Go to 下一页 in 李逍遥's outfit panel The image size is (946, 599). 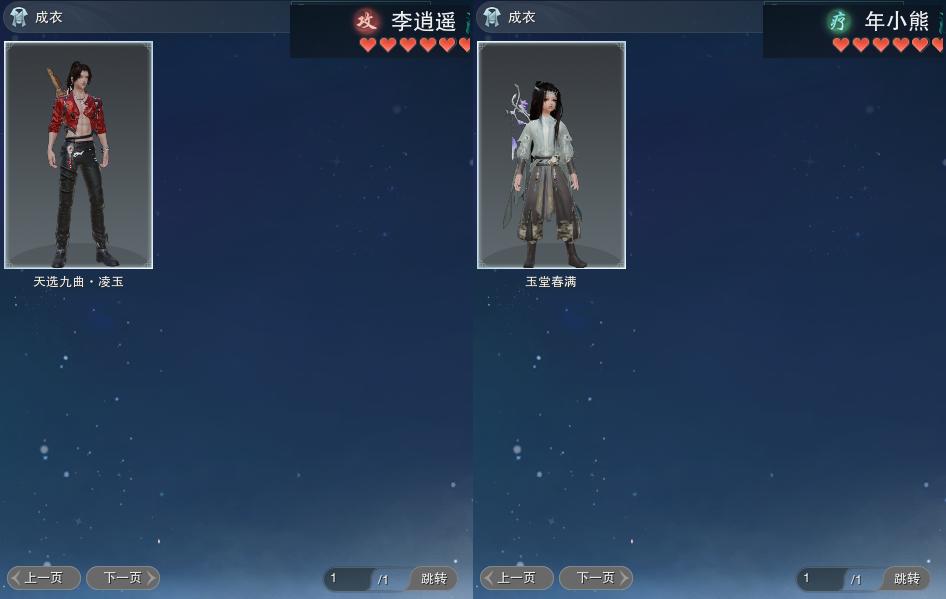click(123, 578)
